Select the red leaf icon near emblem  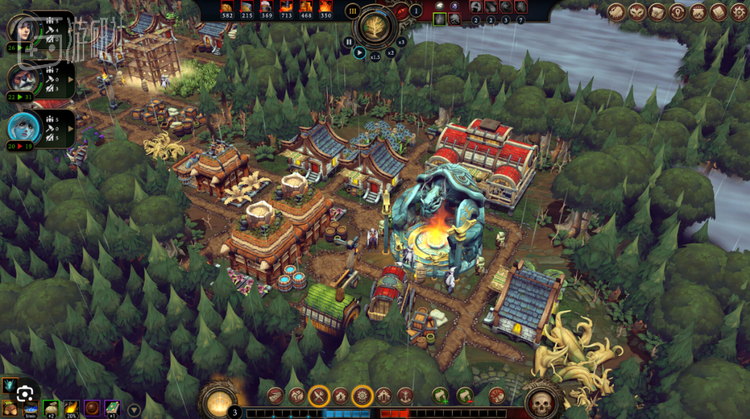(403, 12)
